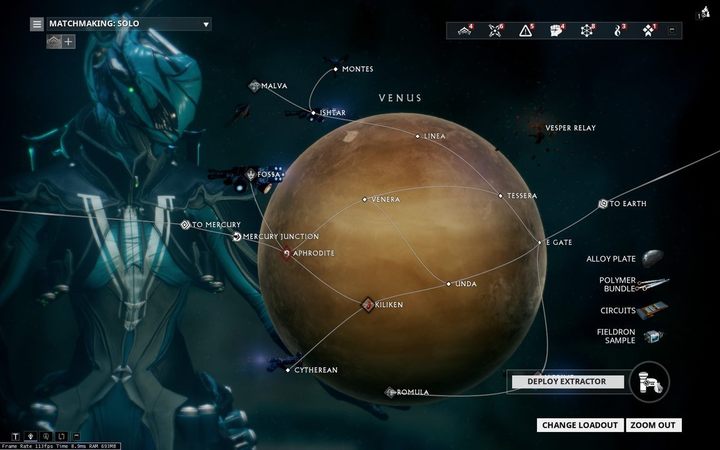
Task: Open the hamburger main menu
Action: (37, 24)
